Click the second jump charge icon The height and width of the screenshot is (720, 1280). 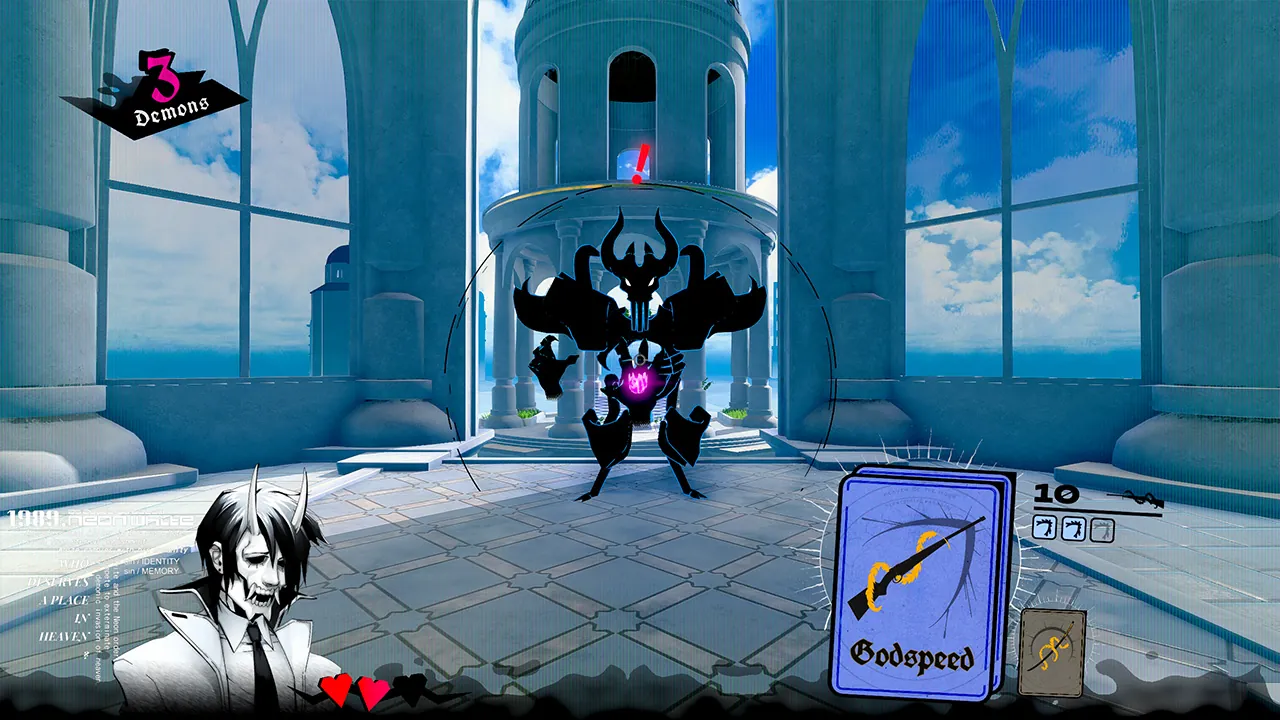pos(1074,528)
